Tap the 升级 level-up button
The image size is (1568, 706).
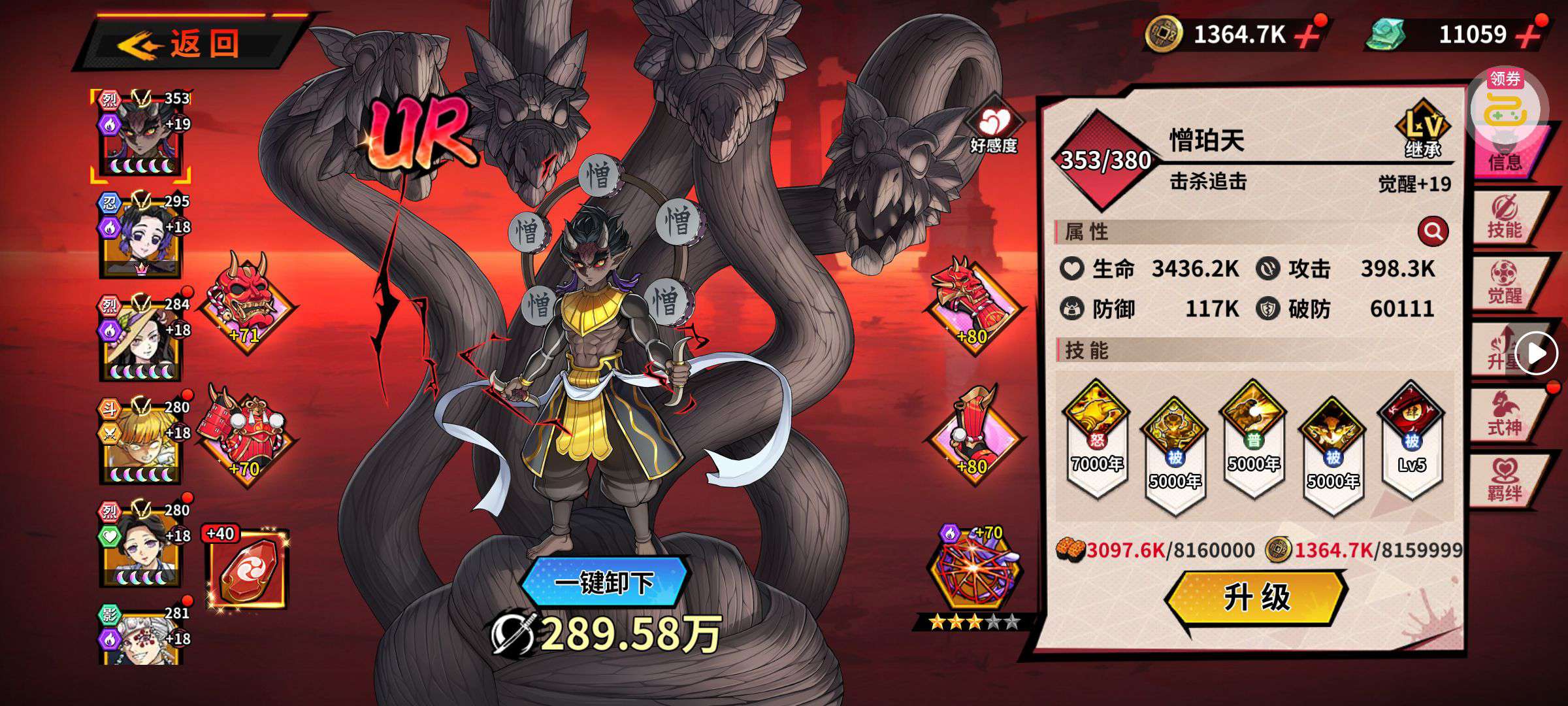pos(1256,597)
